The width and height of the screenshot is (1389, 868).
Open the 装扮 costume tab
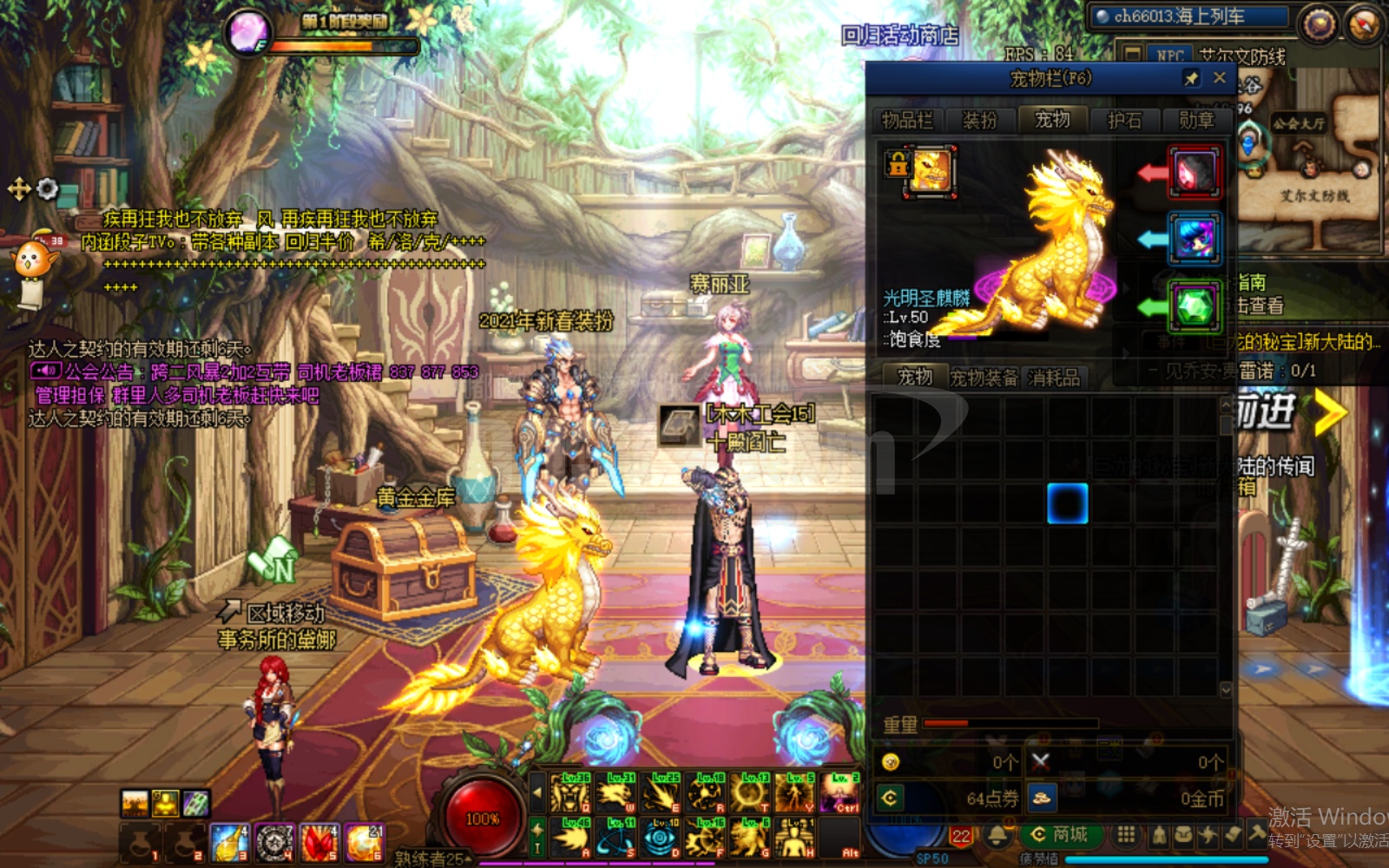click(979, 120)
